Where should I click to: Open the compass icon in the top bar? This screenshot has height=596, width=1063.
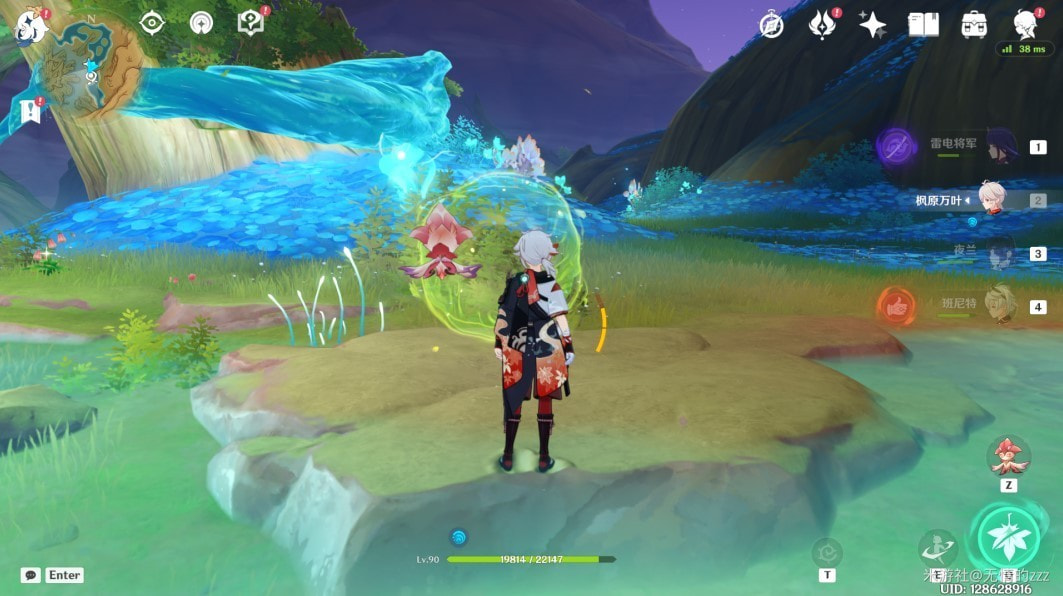pos(771,25)
